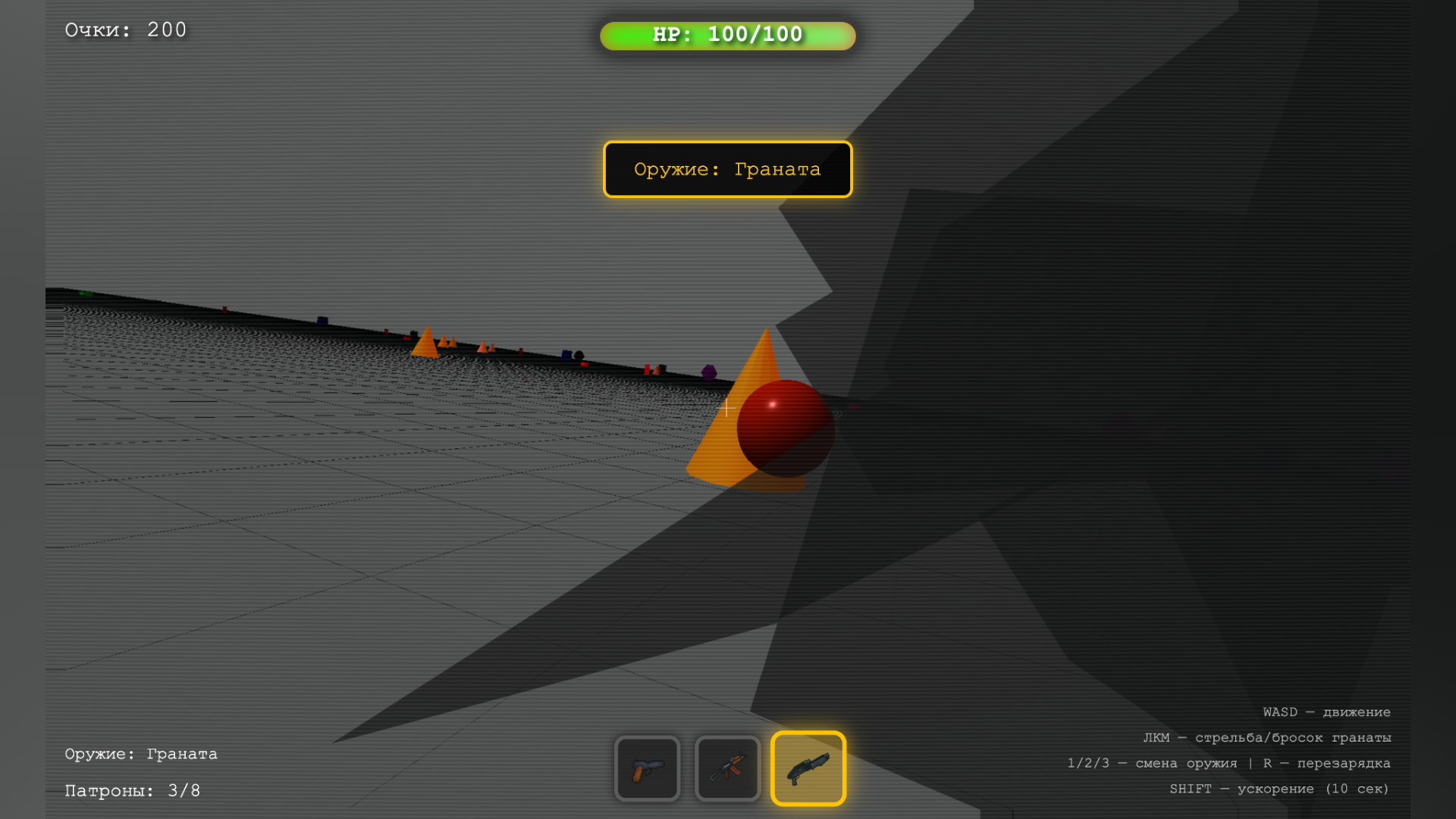
Task: Click the ЛКМ стрельба hint line
Action: [1268, 737]
